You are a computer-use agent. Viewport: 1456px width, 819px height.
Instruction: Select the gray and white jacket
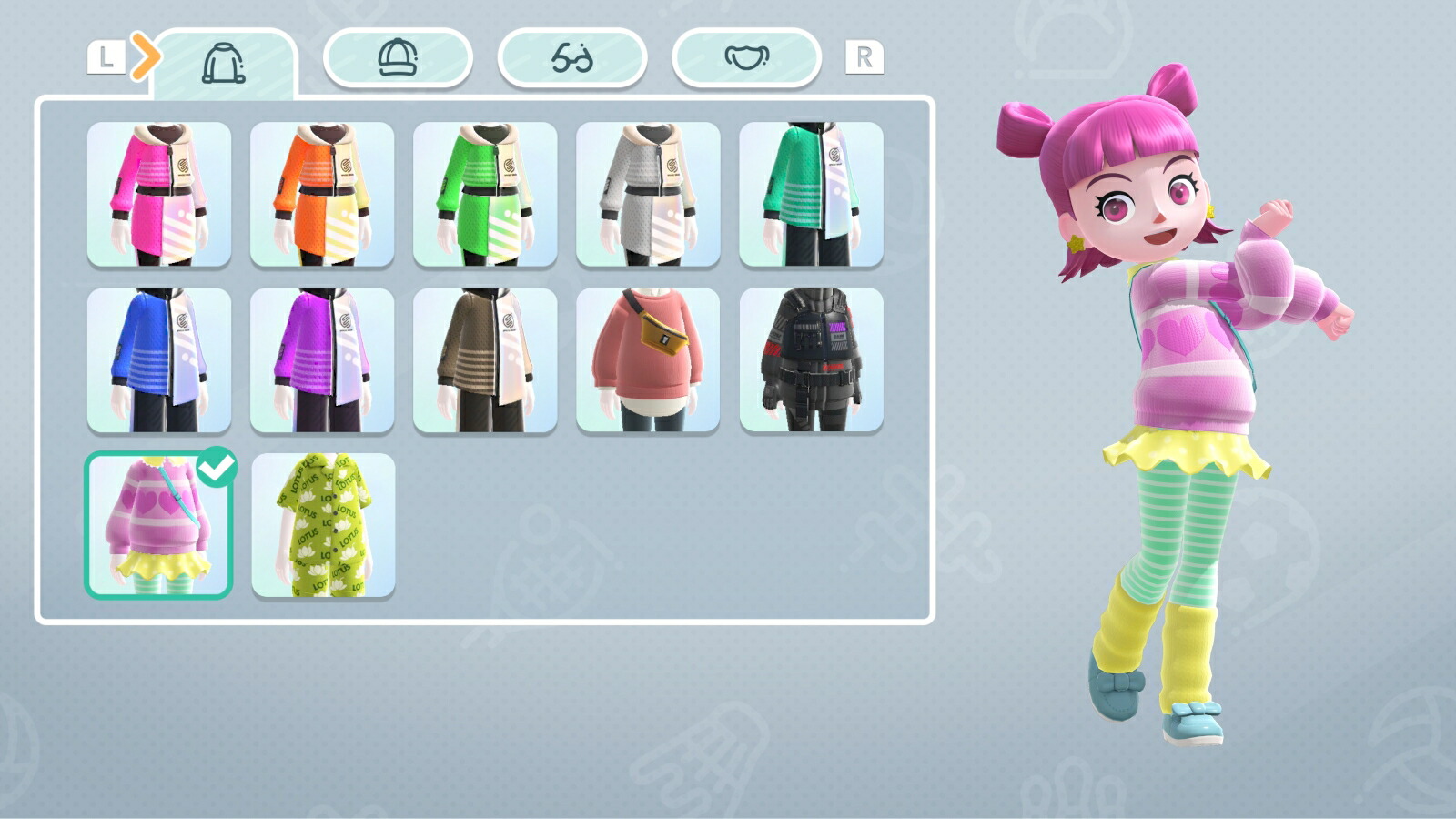click(x=648, y=193)
